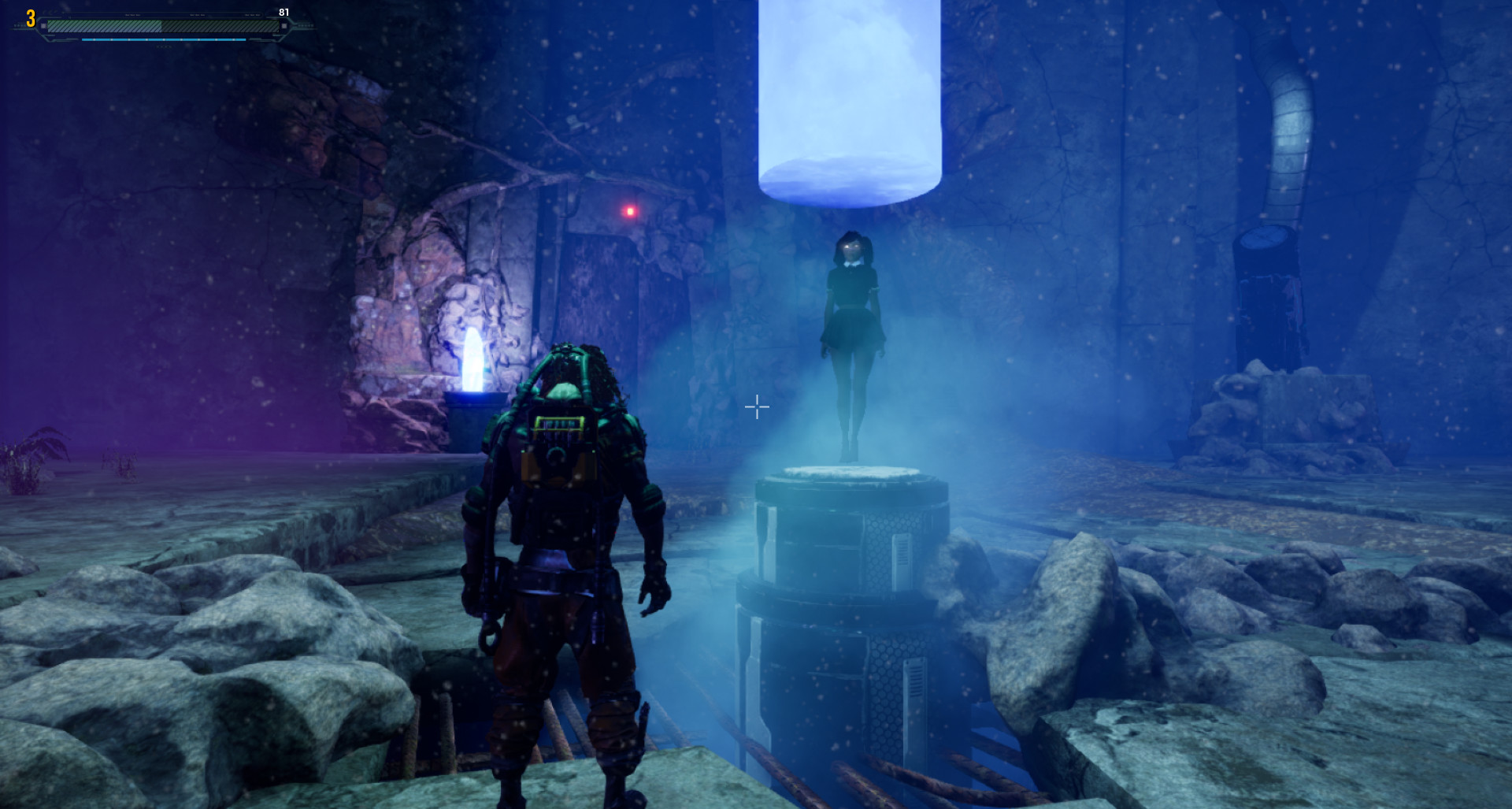Click the crosshair reticle at screen center
Viewport: 1512px width, 809px height.
click(756, 407)
